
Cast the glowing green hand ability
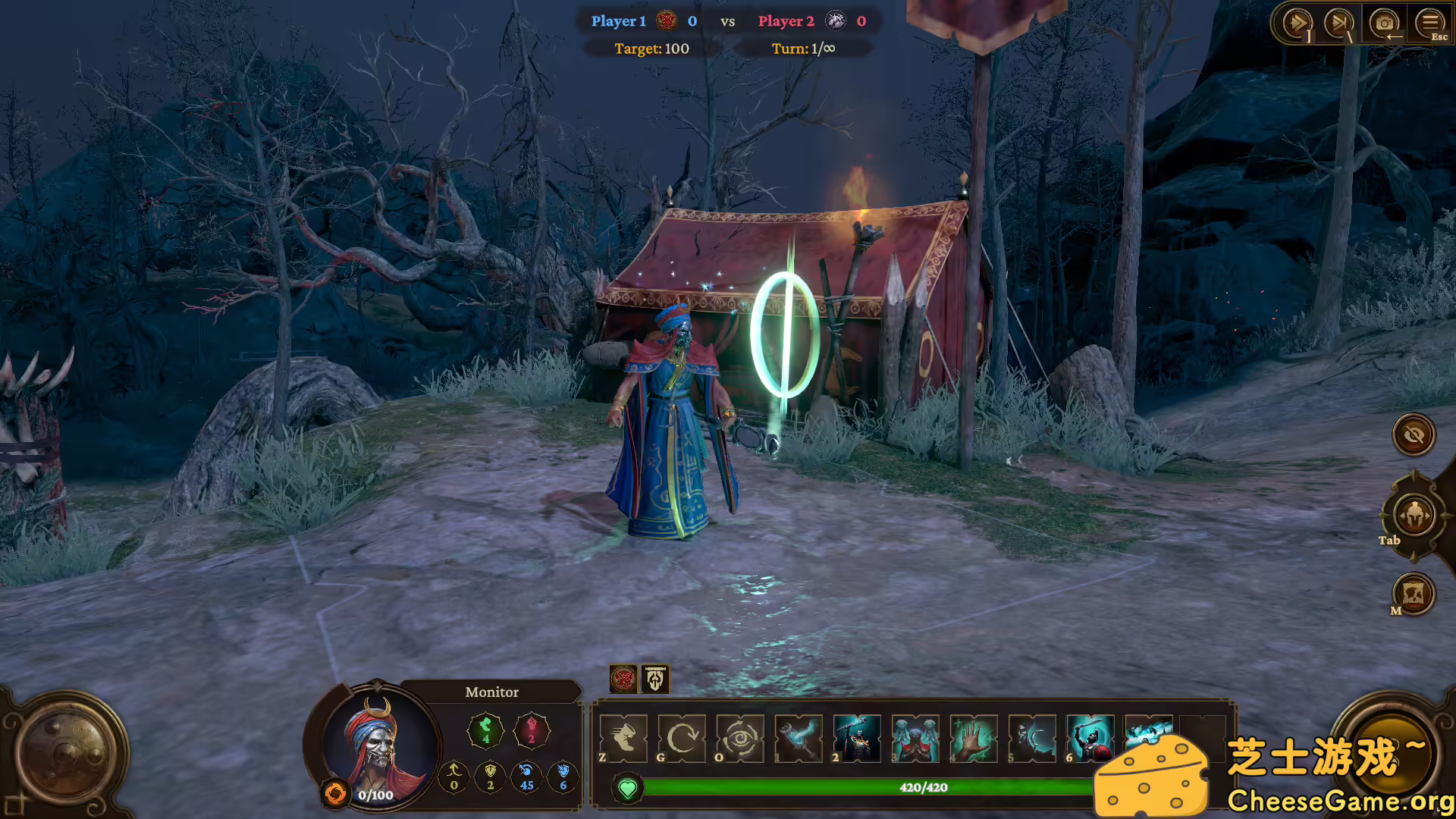(x=974, y=737)
